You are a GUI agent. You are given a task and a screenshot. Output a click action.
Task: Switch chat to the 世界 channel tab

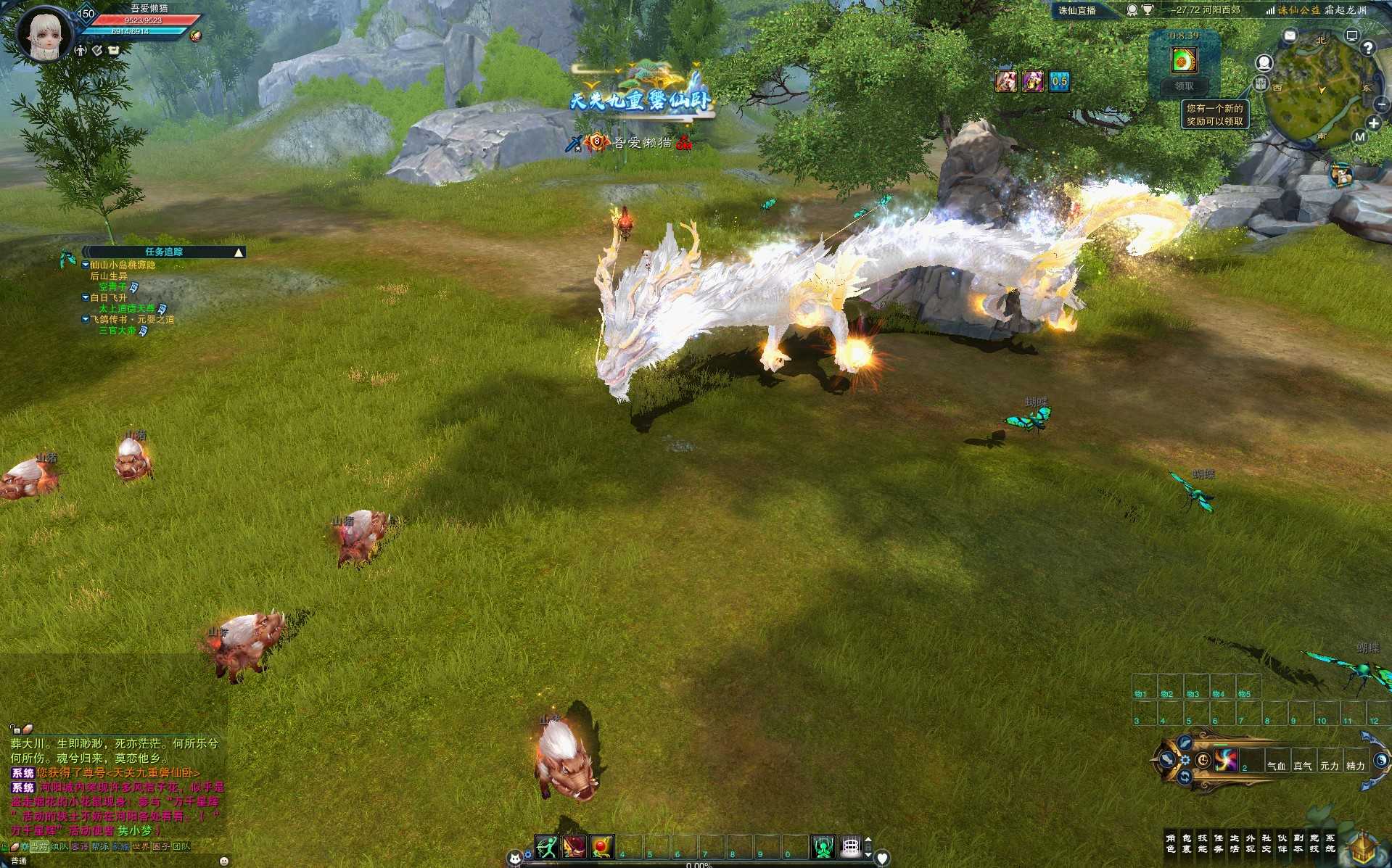point(141,846)
